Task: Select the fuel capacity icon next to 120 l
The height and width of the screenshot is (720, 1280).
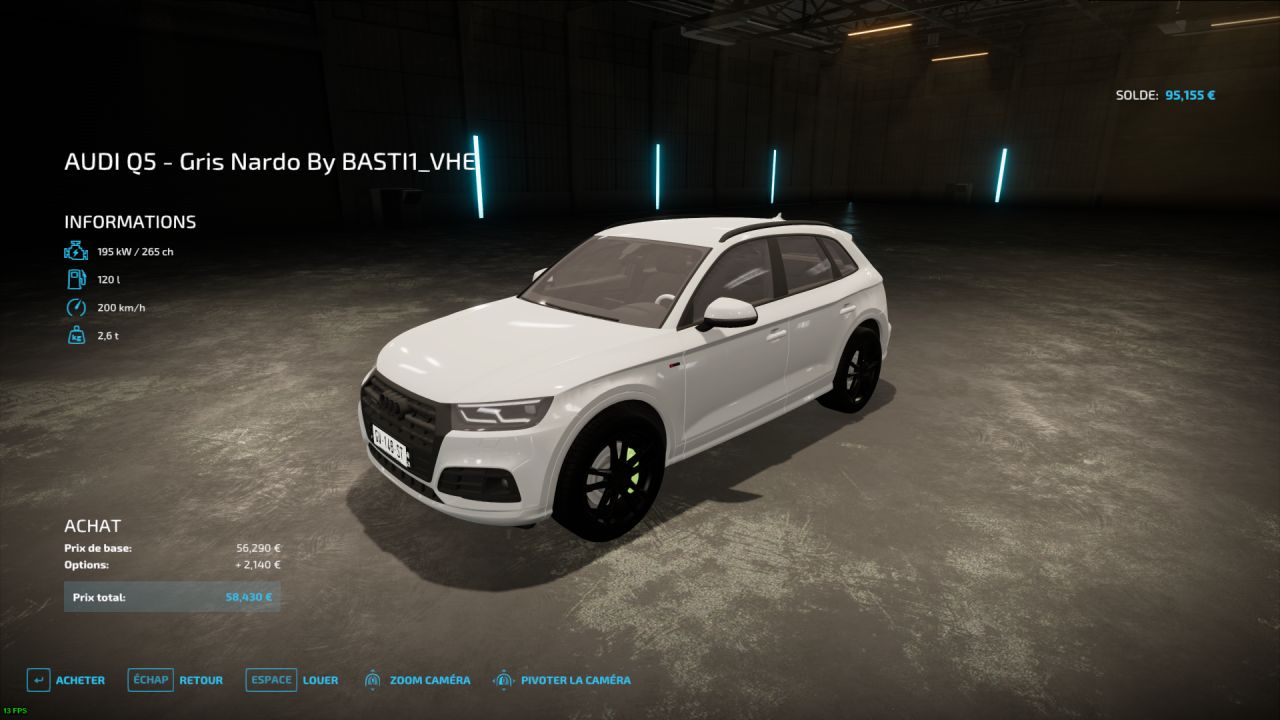Action: click(76, 279)
